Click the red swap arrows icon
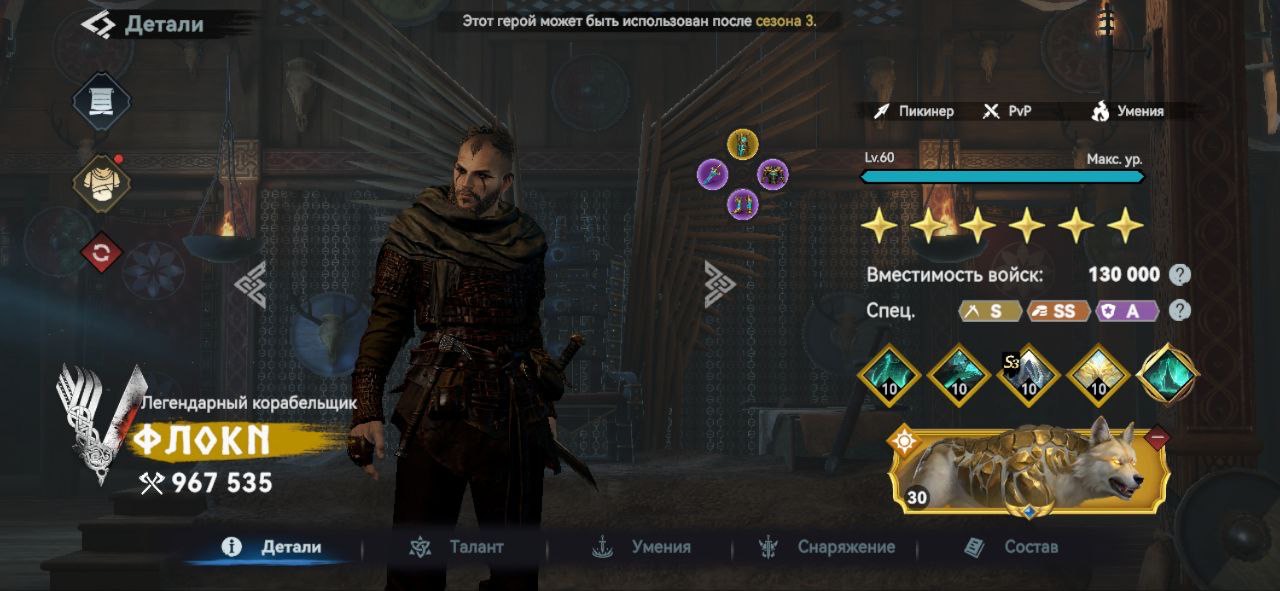 click(101, 253)
